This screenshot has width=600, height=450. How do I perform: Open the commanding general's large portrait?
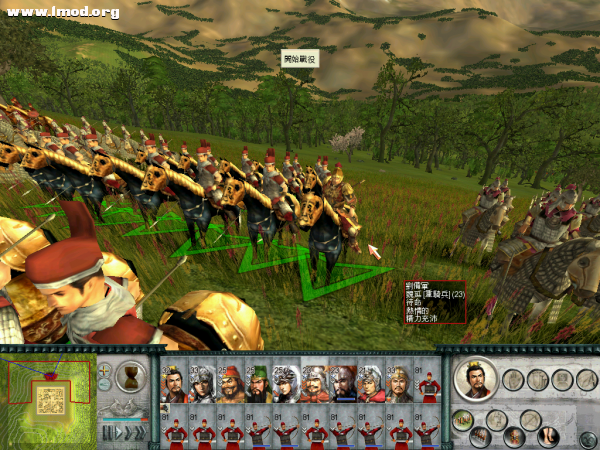pos(474,379)
